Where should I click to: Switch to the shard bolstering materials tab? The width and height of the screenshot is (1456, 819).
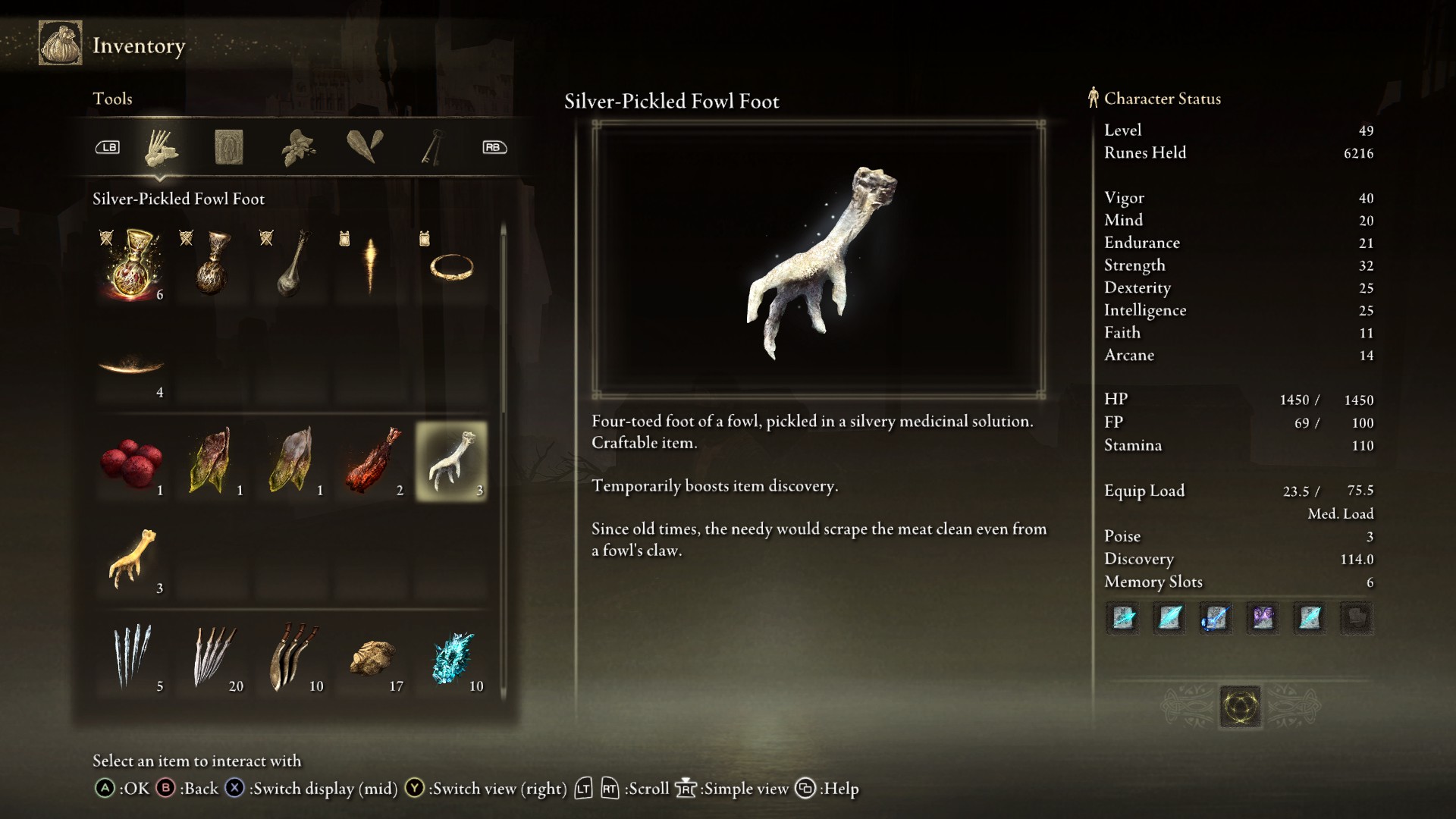point(365,147)
